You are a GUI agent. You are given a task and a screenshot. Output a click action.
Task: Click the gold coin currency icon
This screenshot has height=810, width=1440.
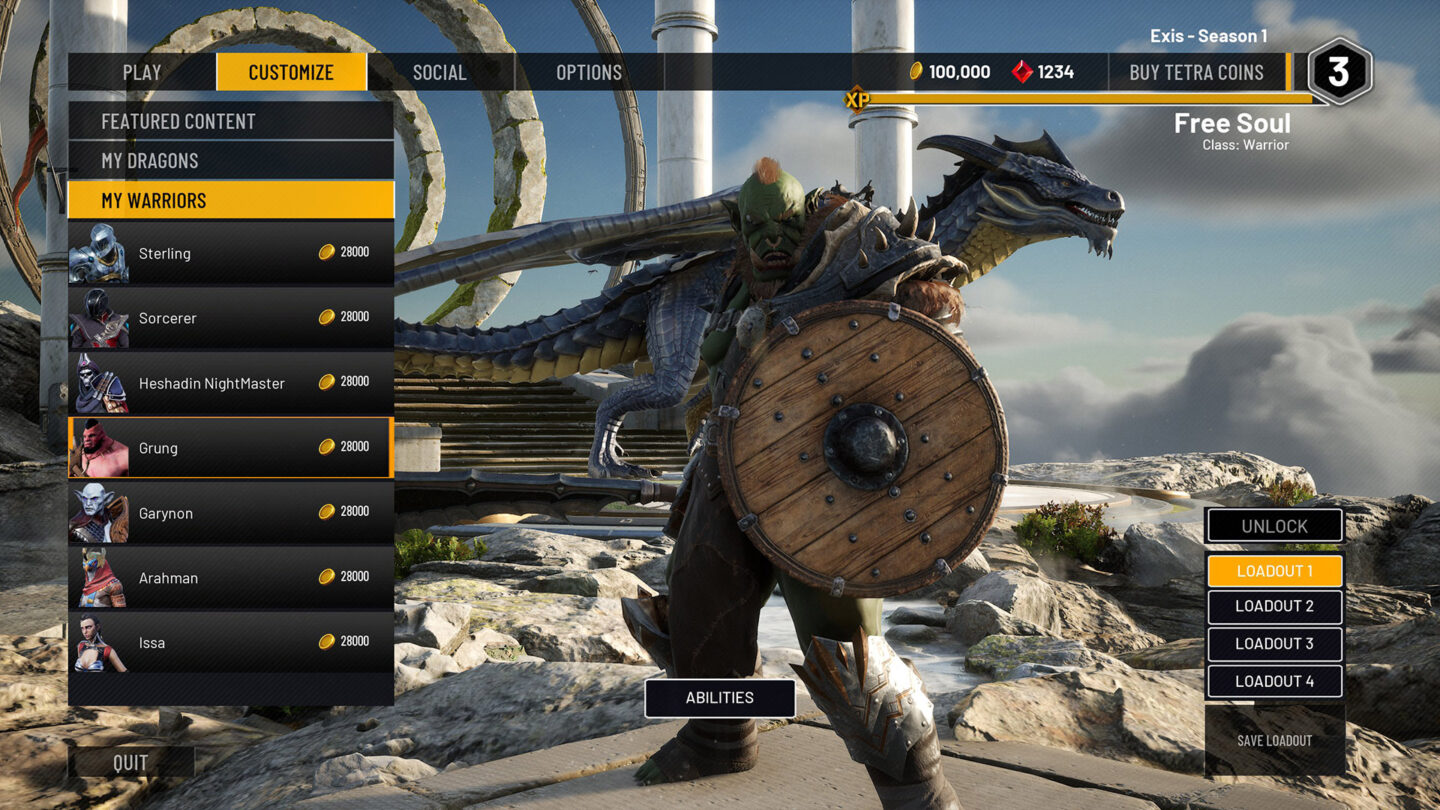[x=919, y=71]
